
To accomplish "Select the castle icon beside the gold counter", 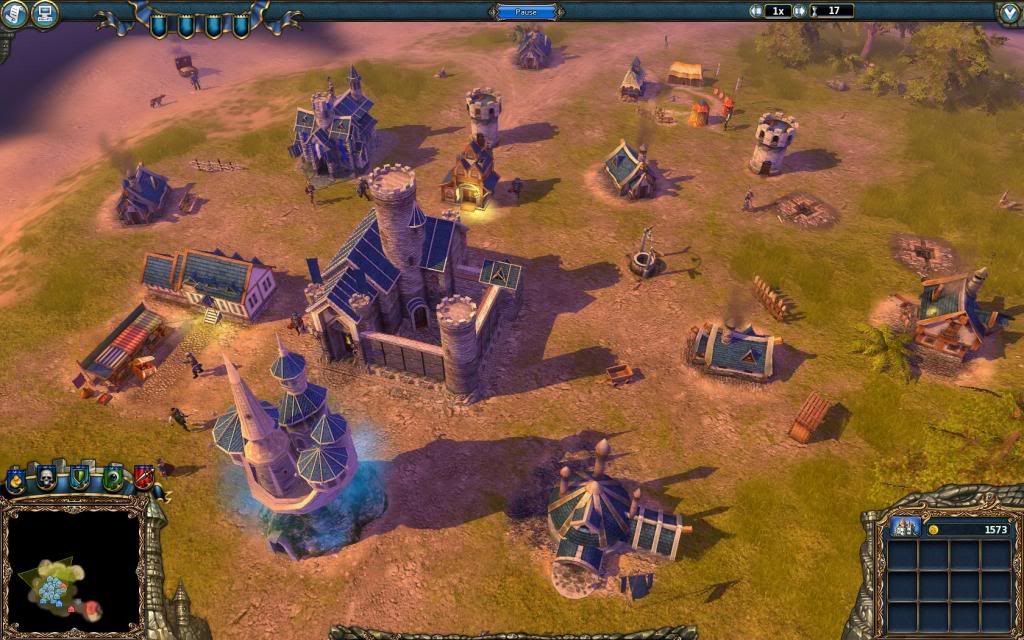I will 905,528.
